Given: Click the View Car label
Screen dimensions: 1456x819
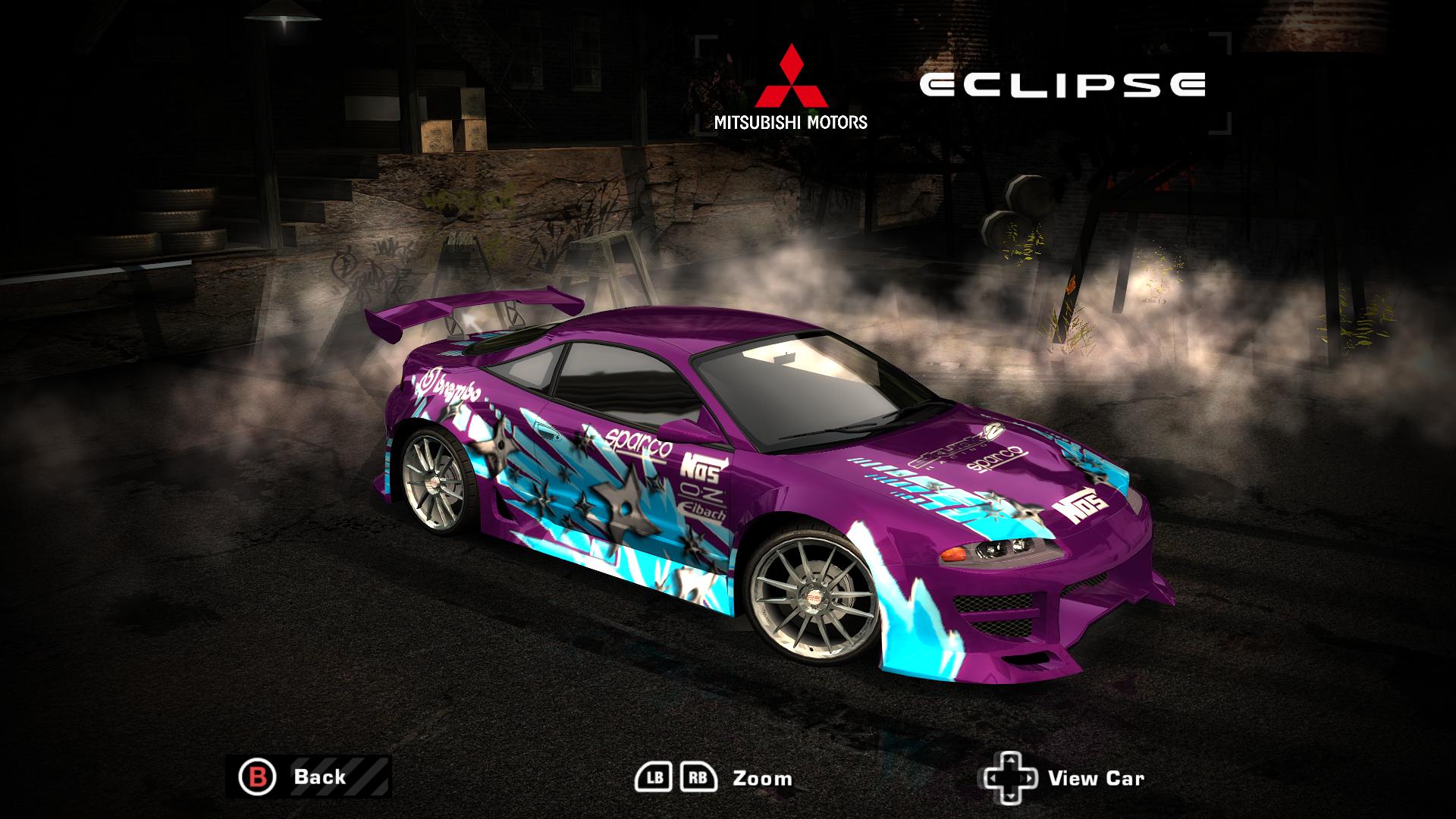Looking at the screenshot, I should [1097, 777].
